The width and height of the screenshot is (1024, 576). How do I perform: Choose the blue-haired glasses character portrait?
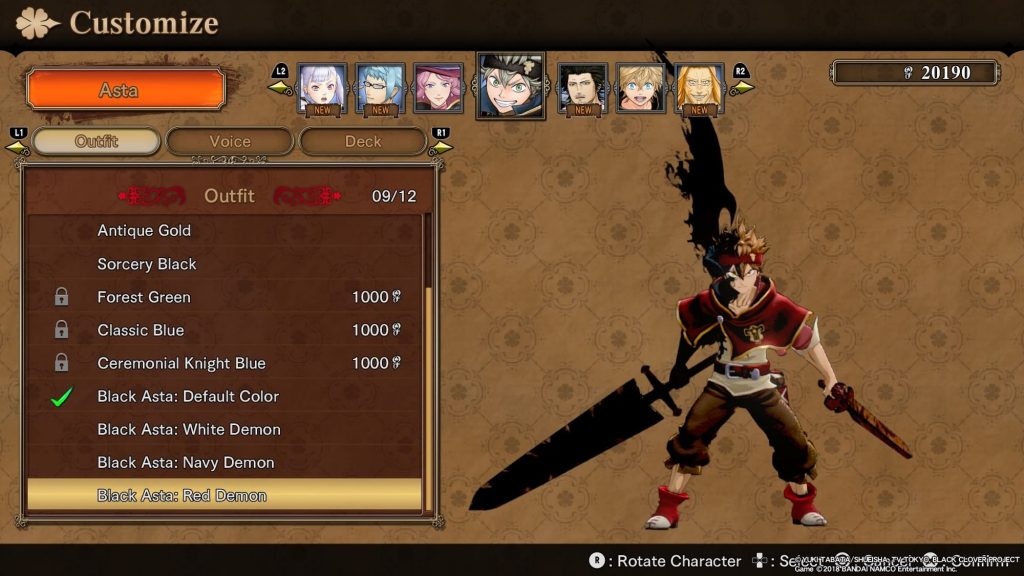pyautogui.click(x=381, y=88)
